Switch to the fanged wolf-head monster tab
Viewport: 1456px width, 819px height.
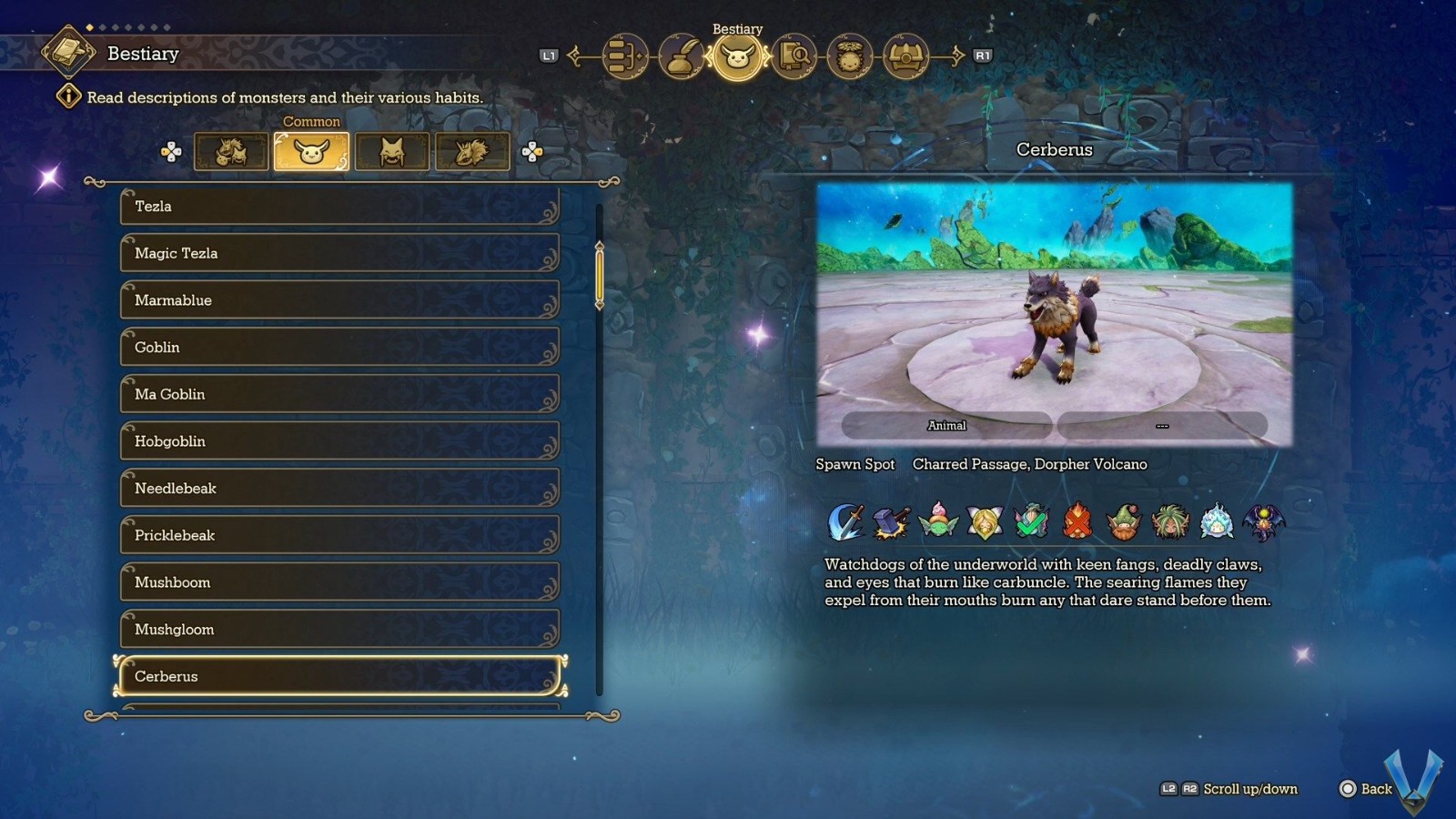(x=391, y=151)
